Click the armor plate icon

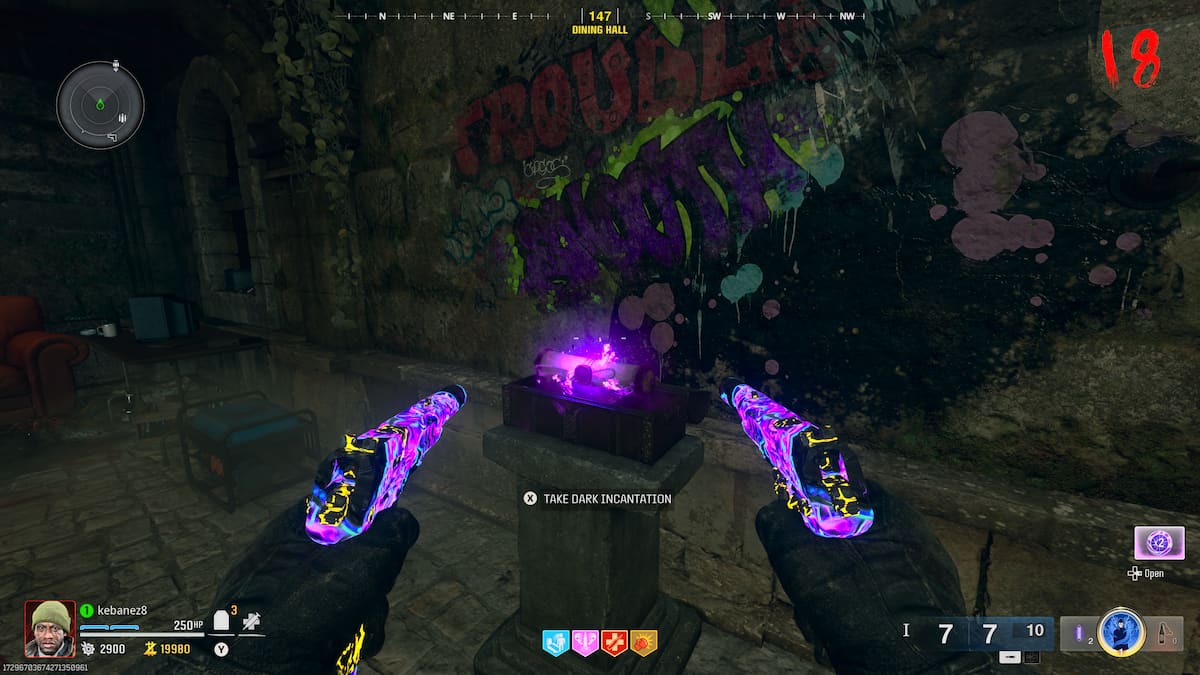[x=223, y=622]
